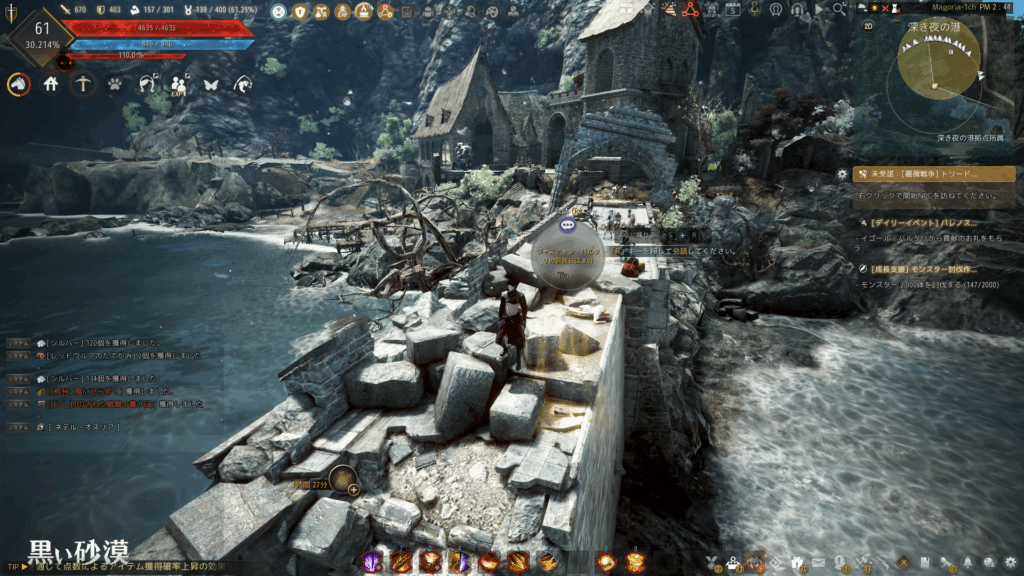The width and height of the screenshot is (1024, 576).
Task: Open the pet paw icon
Action: [115, 85]
